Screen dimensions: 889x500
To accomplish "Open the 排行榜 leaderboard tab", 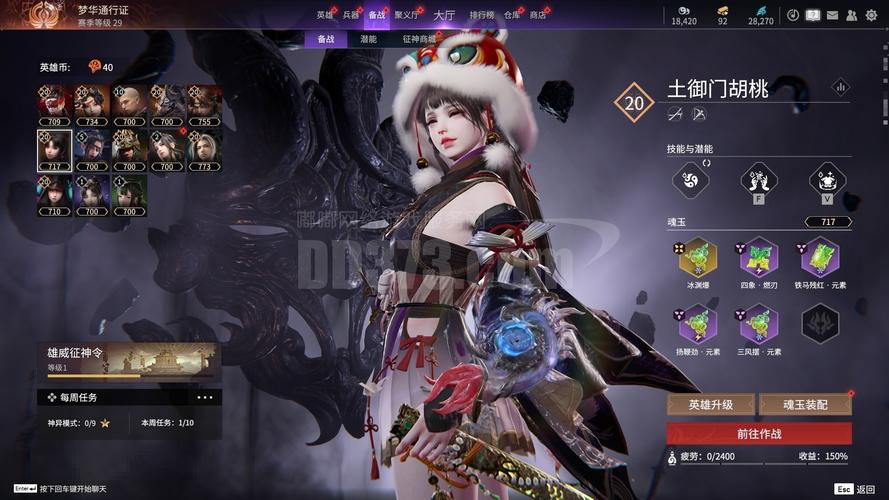I will point(482,15).
